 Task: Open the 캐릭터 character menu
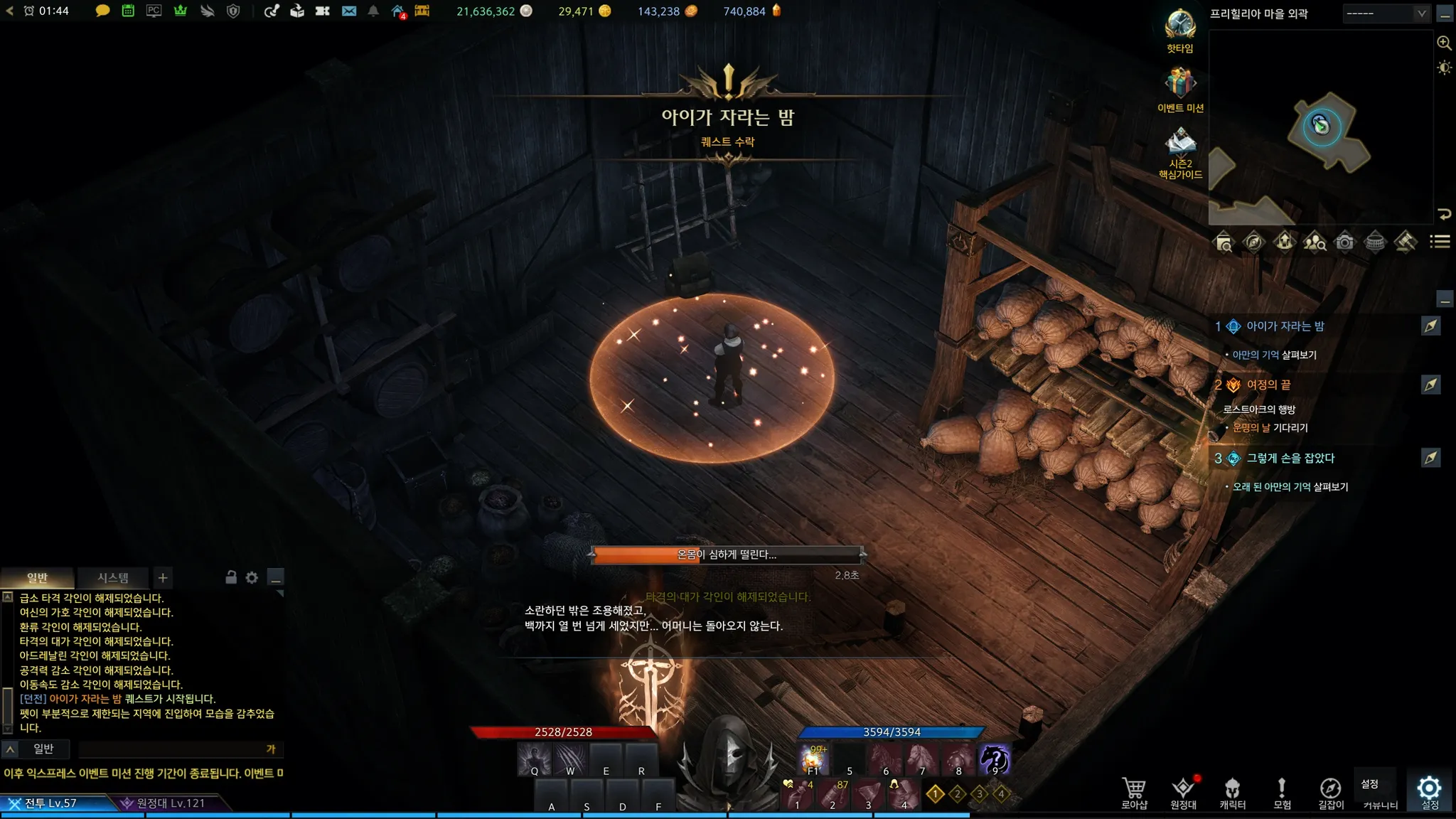1232,792
